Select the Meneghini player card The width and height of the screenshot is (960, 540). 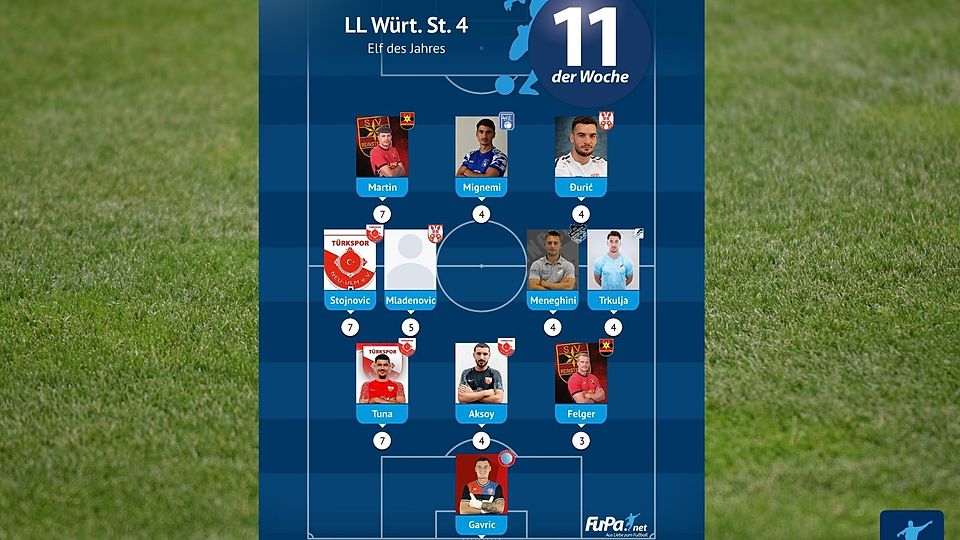point(552,262)
